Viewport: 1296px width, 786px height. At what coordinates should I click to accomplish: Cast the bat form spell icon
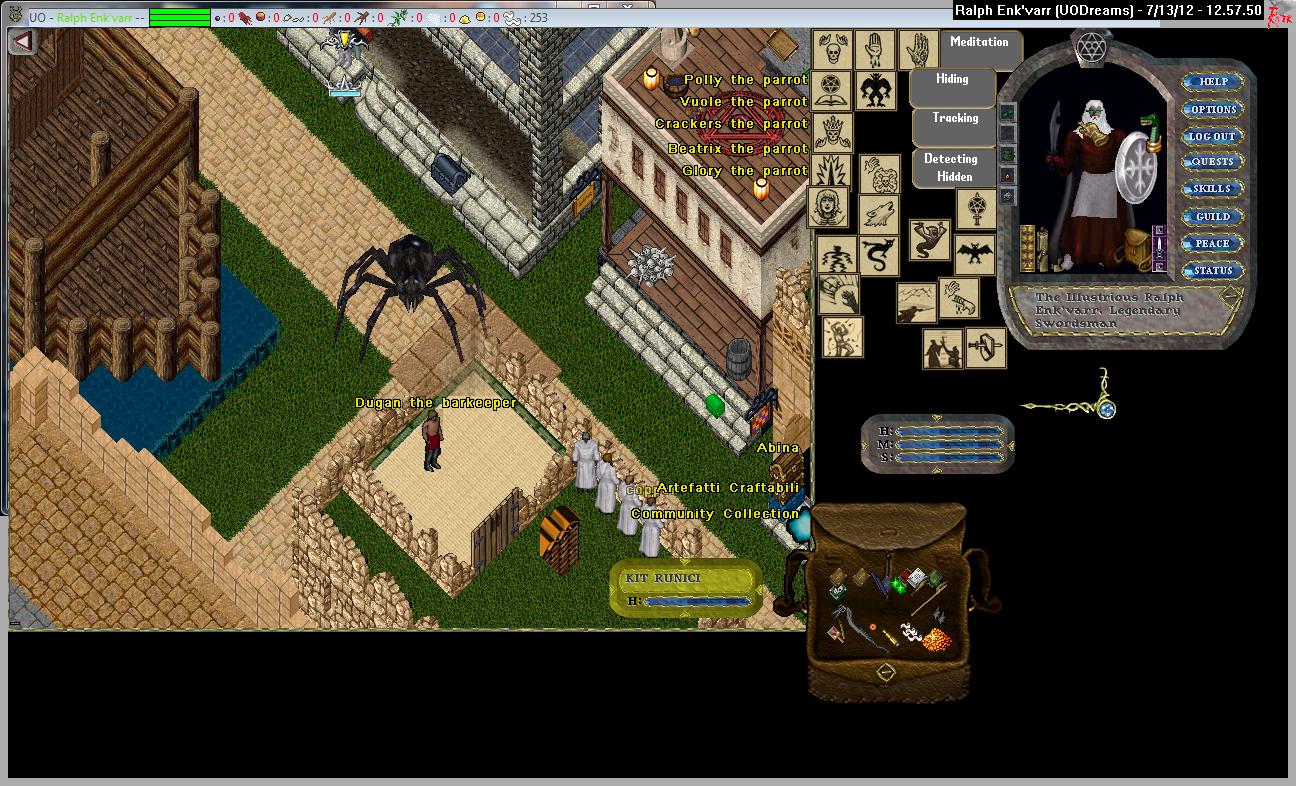pyautogui.click(x=974, y=254)
